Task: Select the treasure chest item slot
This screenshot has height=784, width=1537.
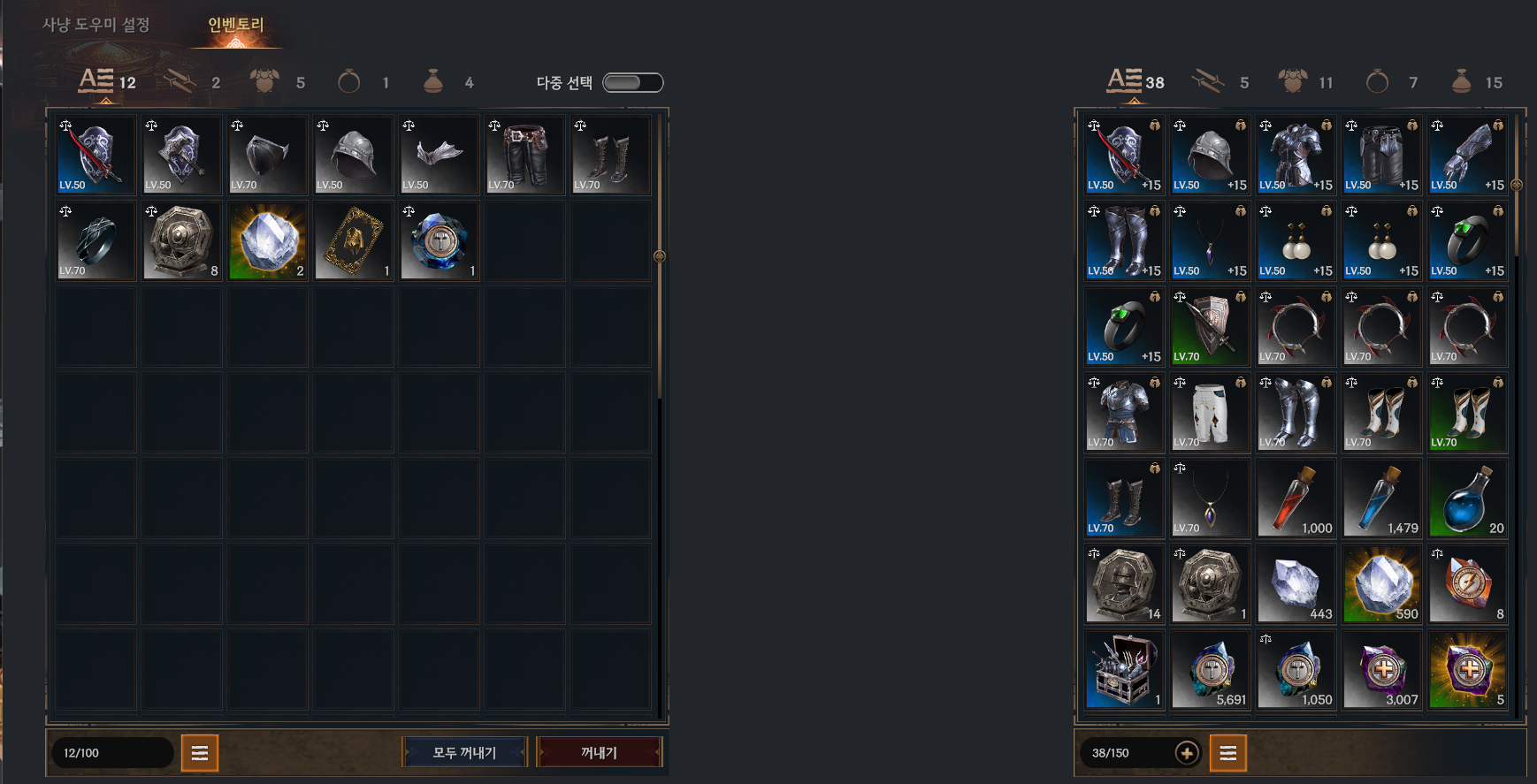Action: tap(1124, 670)
